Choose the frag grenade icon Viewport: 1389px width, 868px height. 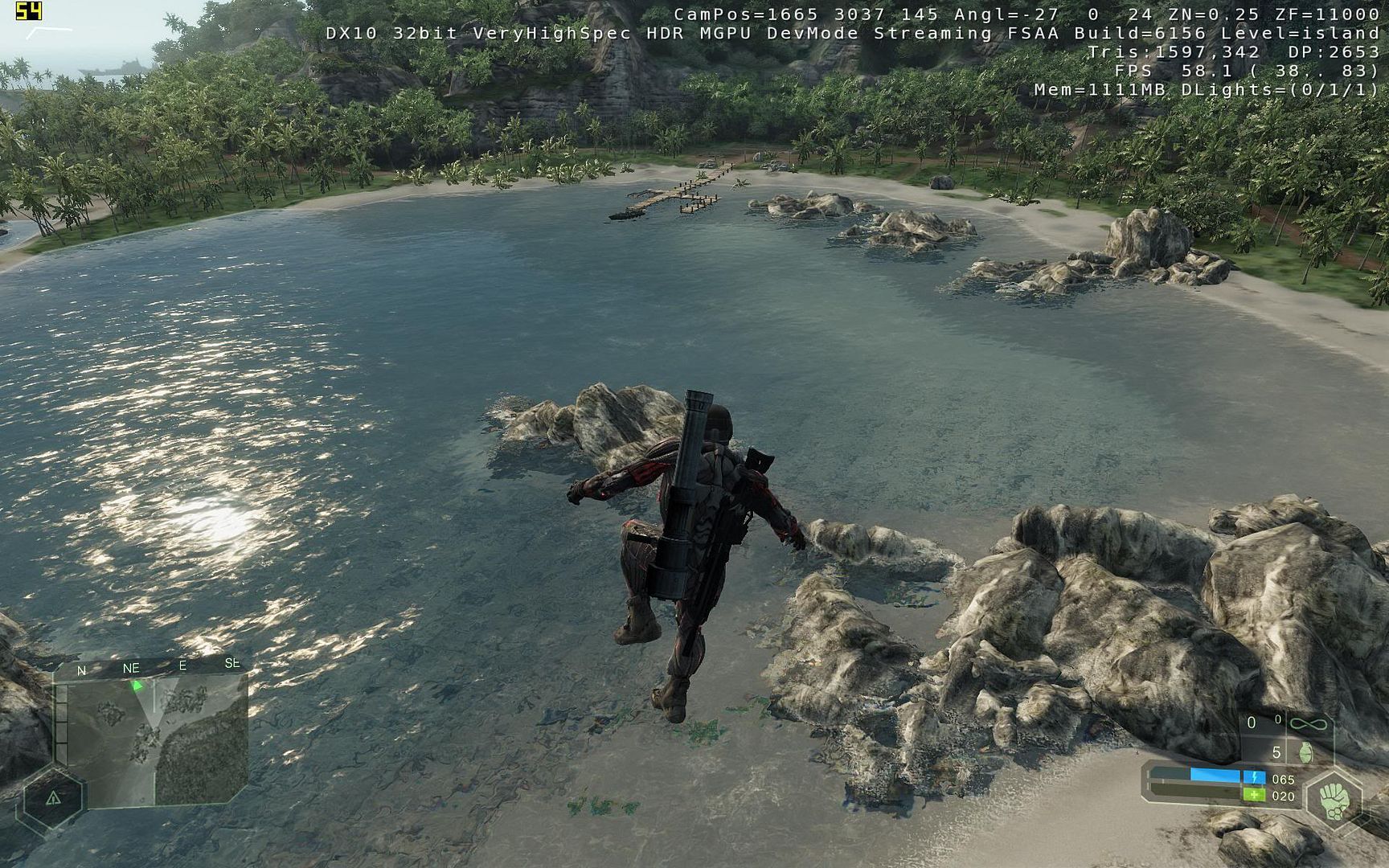click(1305, 752)
